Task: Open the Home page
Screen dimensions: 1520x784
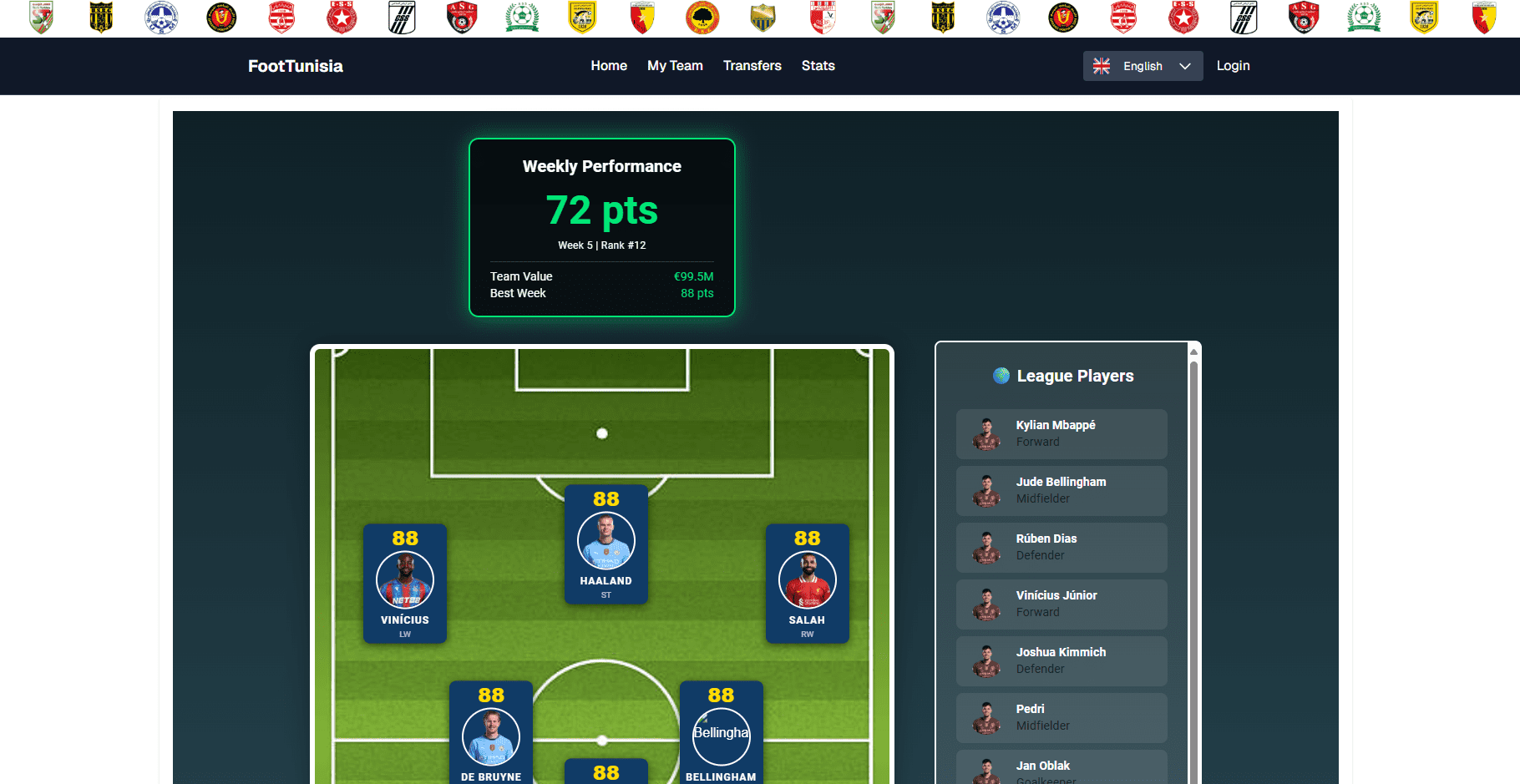Action: [x=609, y=66]
